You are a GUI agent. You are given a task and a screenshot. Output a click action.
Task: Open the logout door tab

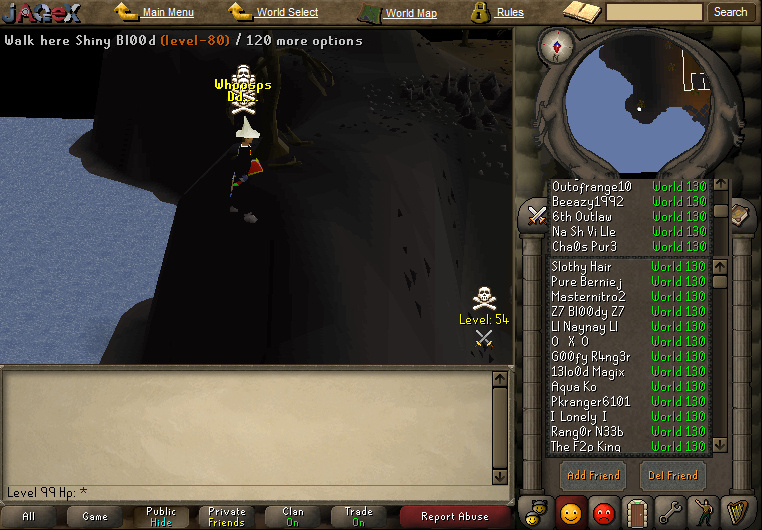637,512
